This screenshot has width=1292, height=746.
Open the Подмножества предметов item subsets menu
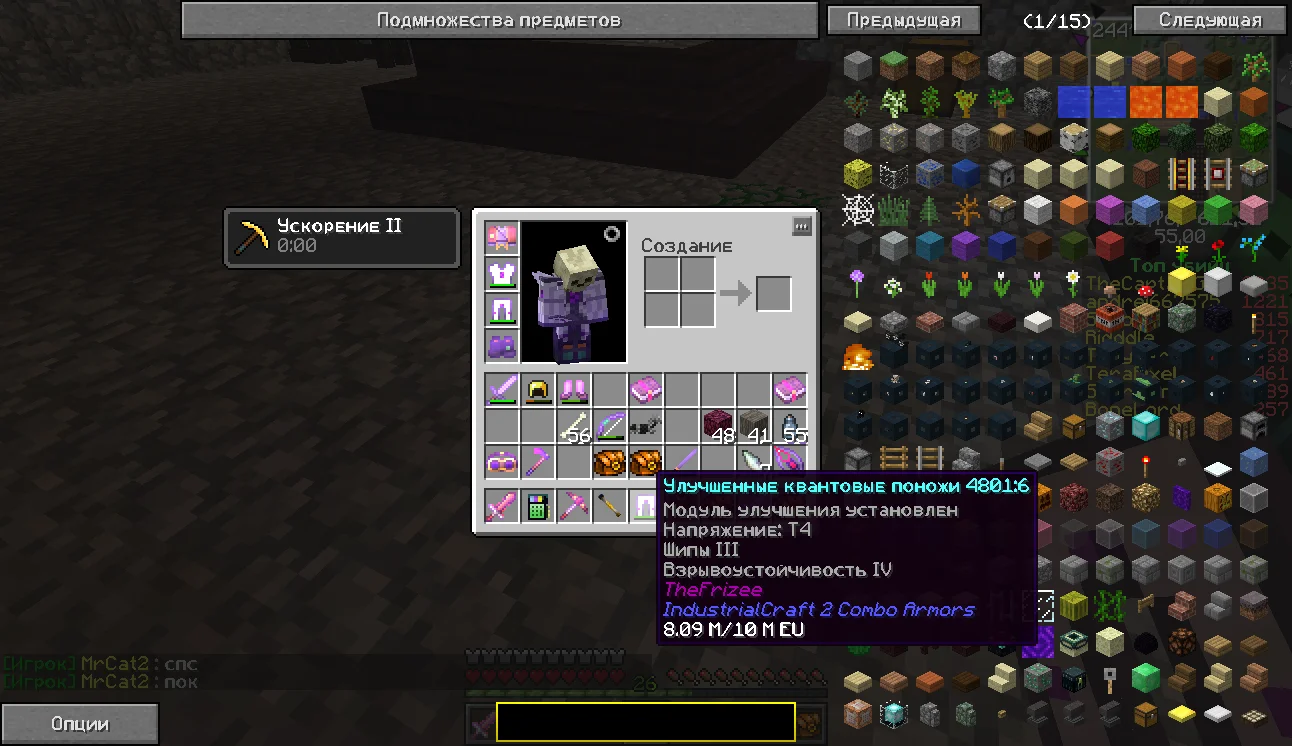(499, 20)
